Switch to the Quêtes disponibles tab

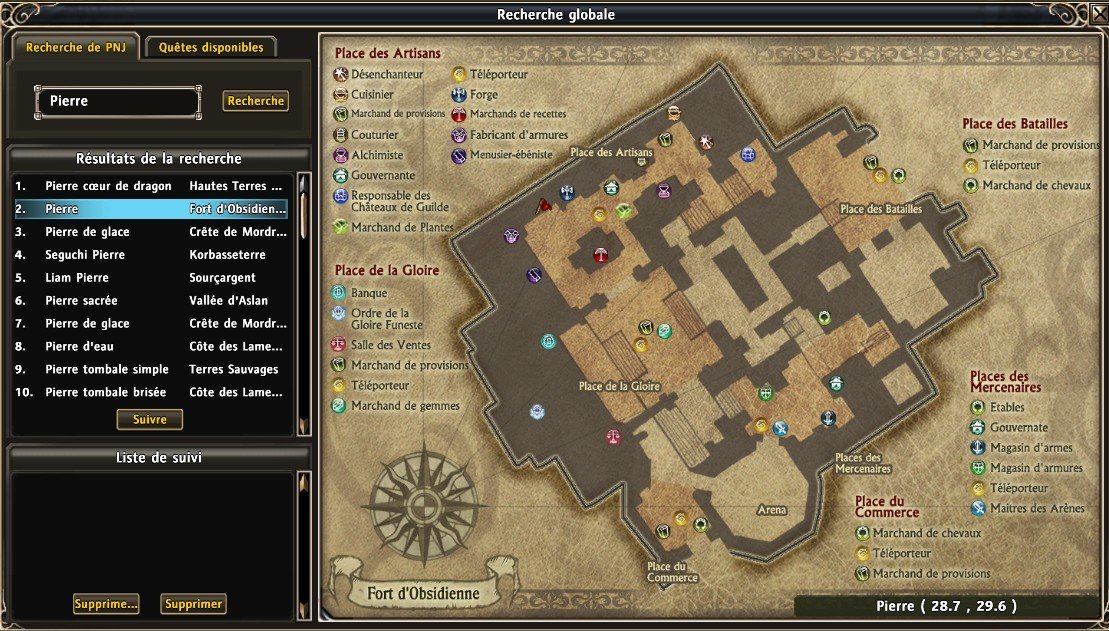[x=211, y=47]
